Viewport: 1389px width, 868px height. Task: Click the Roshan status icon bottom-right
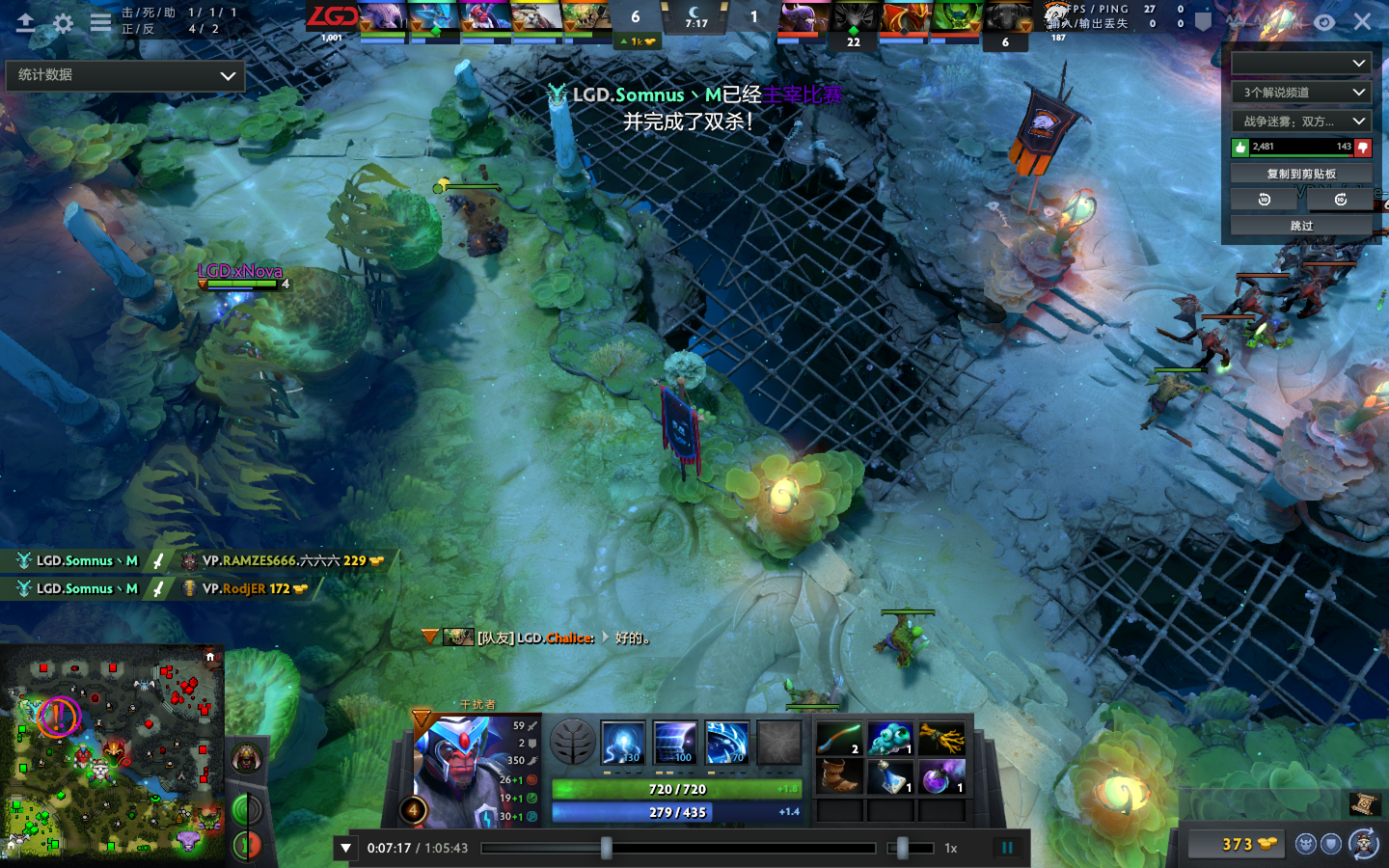point(1306,843)
